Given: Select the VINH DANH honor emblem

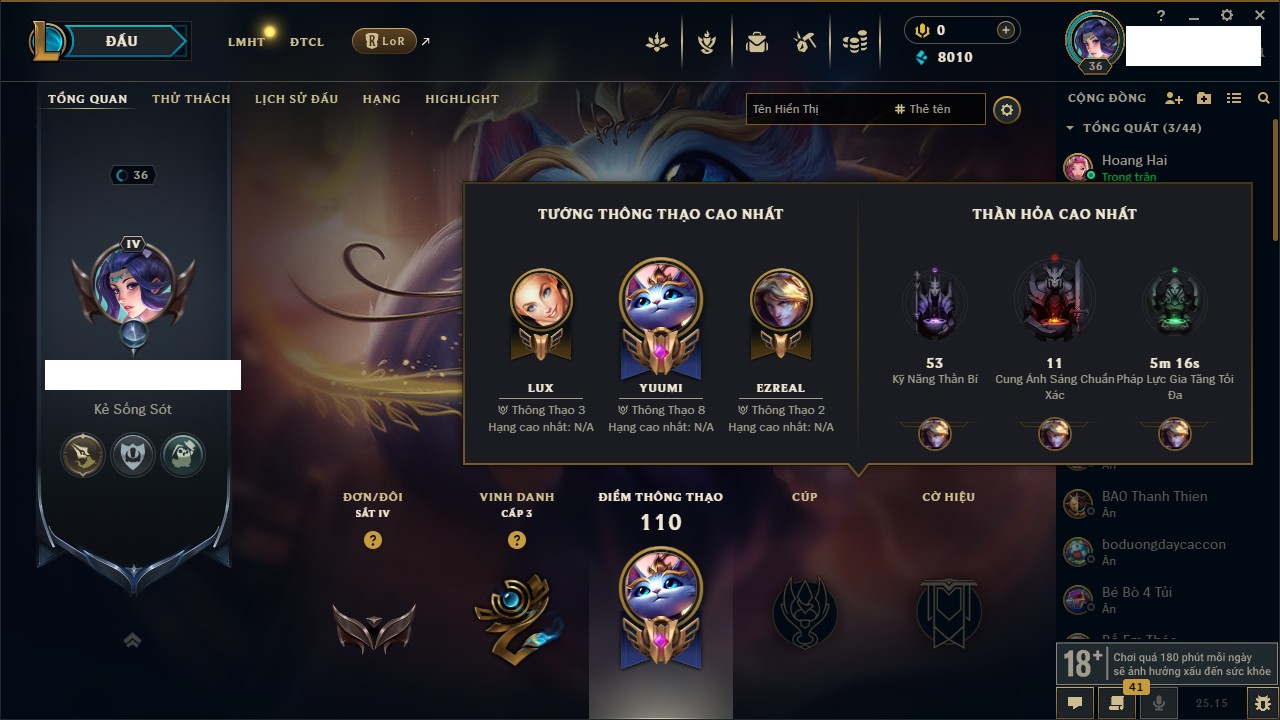Looking at the screenshot, I should 515,610.
